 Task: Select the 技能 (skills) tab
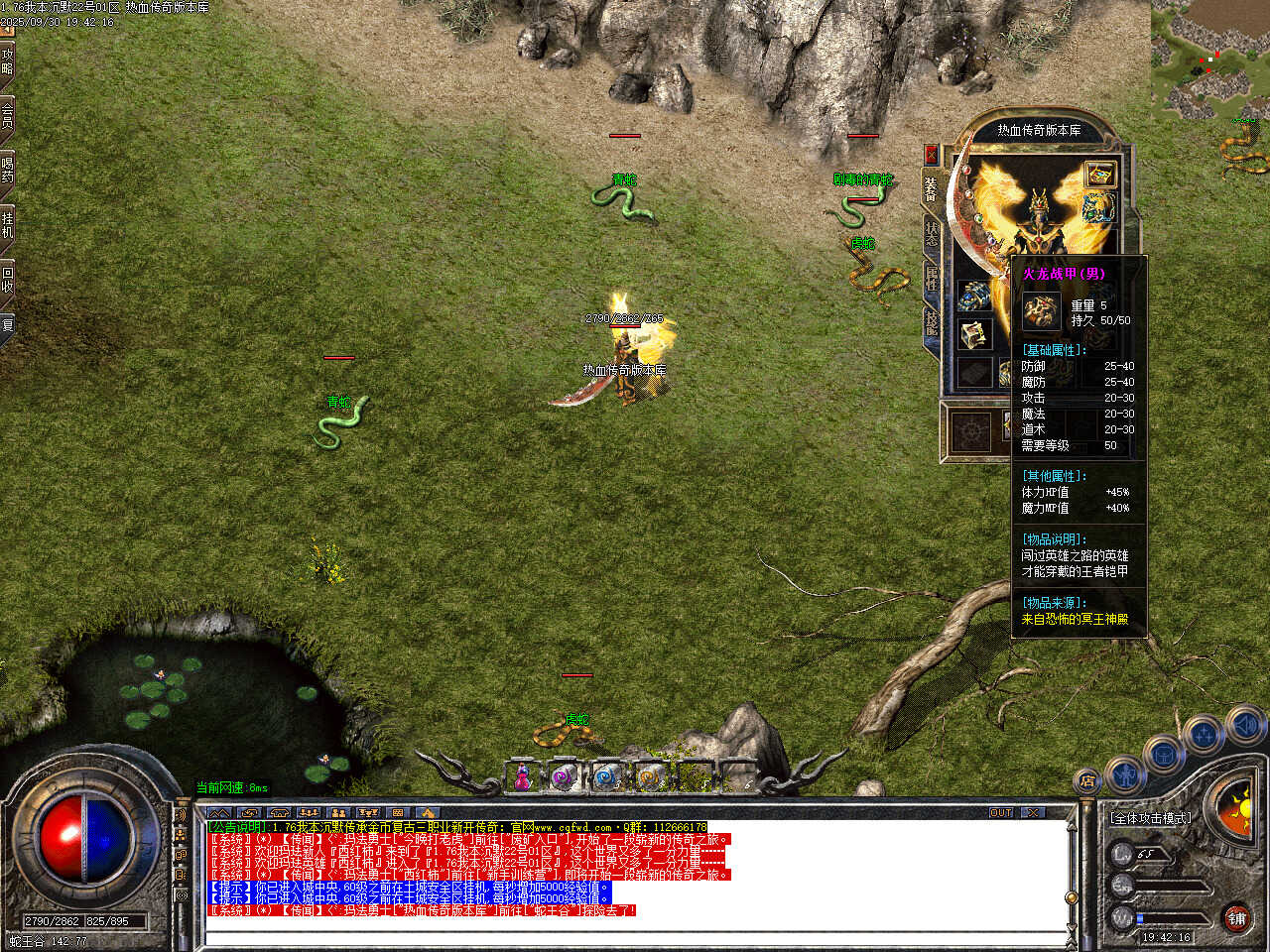[932, 322]
